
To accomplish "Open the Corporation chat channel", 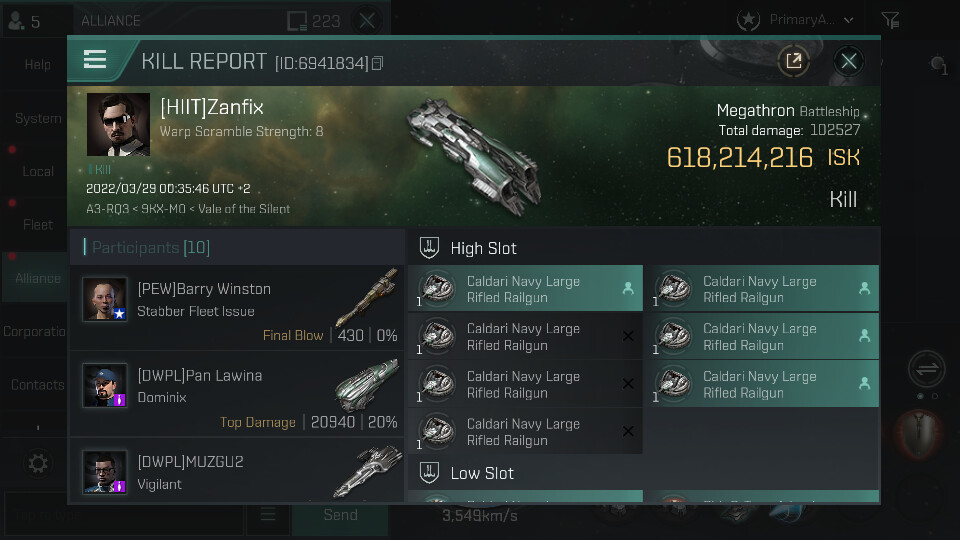I will tap(37, 332).
